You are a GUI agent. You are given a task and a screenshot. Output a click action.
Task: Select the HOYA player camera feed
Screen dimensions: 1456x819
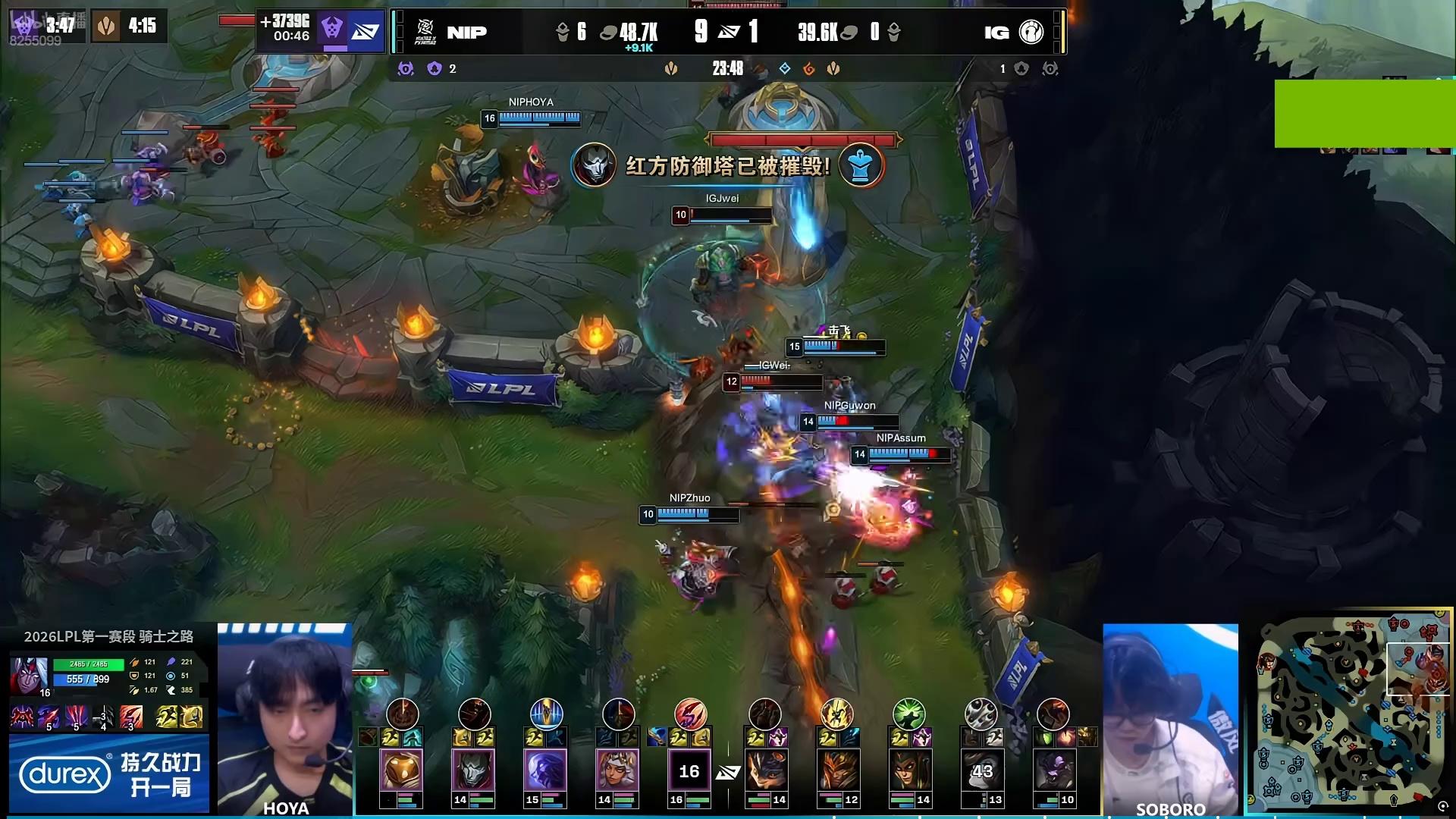click(285, 719)
